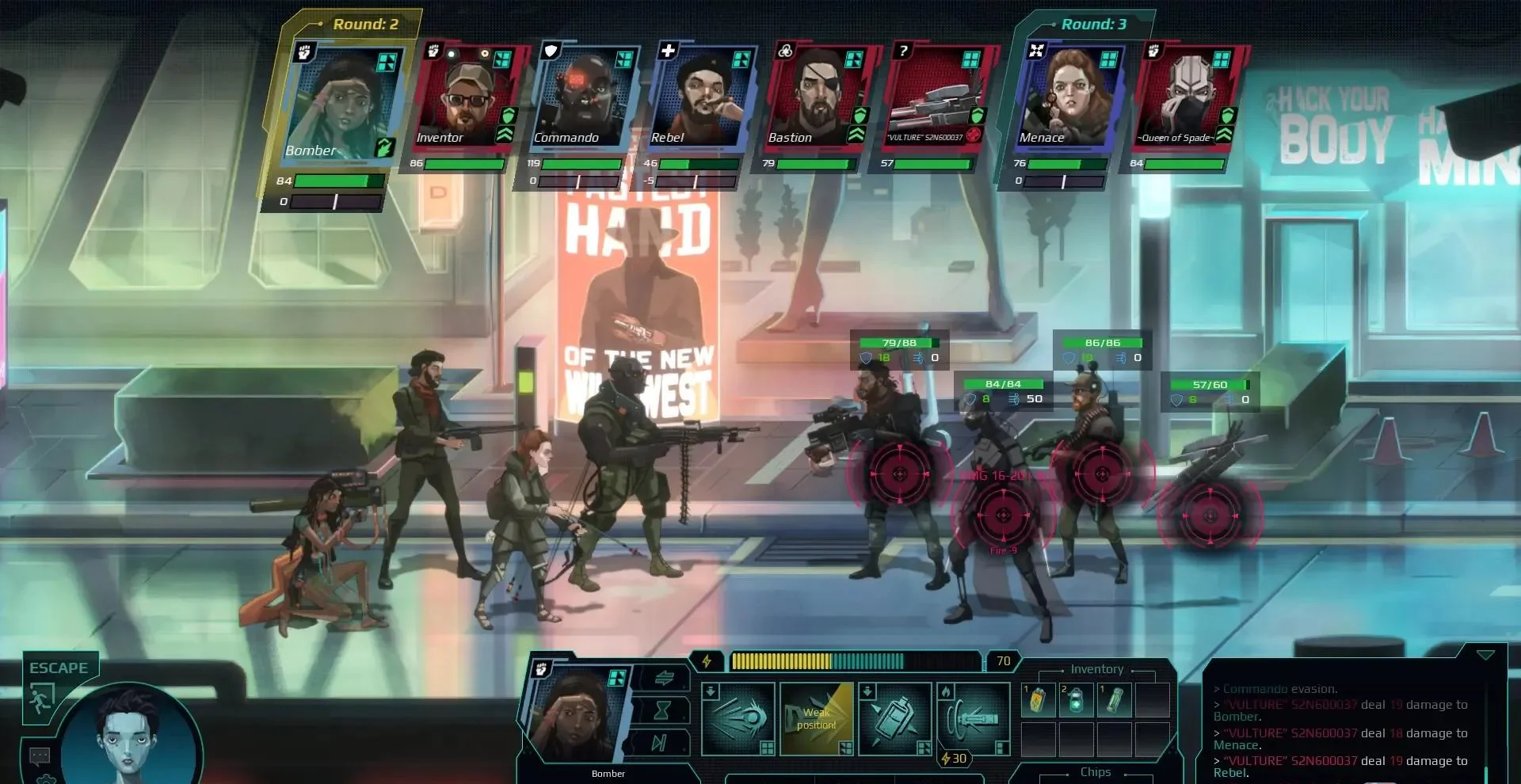Click the weapon swap arrows icon
This screenshot has height=784, width=1521.
click(665, 679)
